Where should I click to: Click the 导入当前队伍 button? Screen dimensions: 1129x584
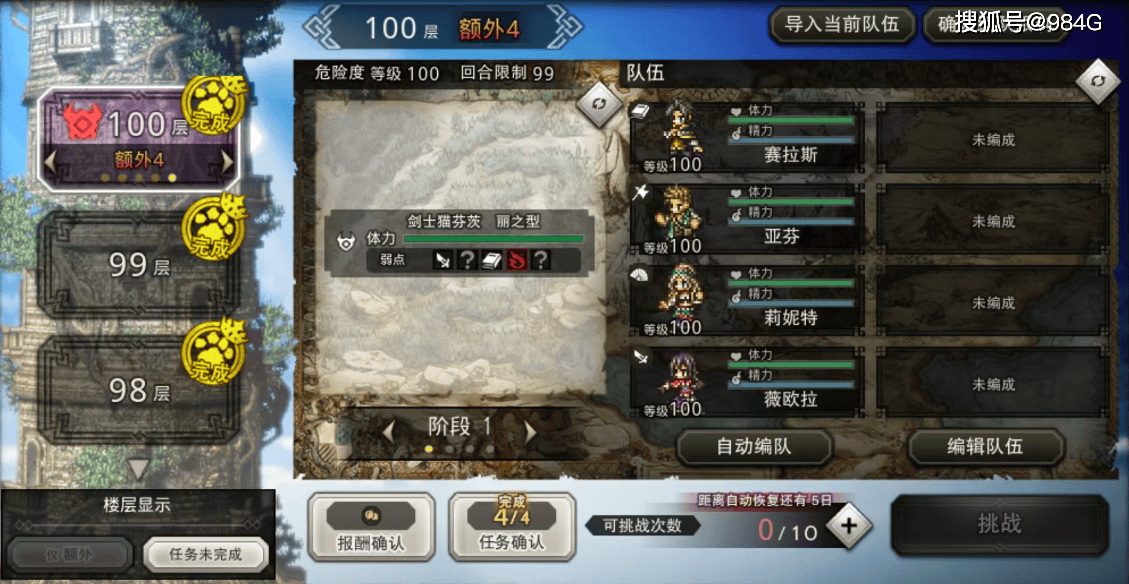click(841, 24)
